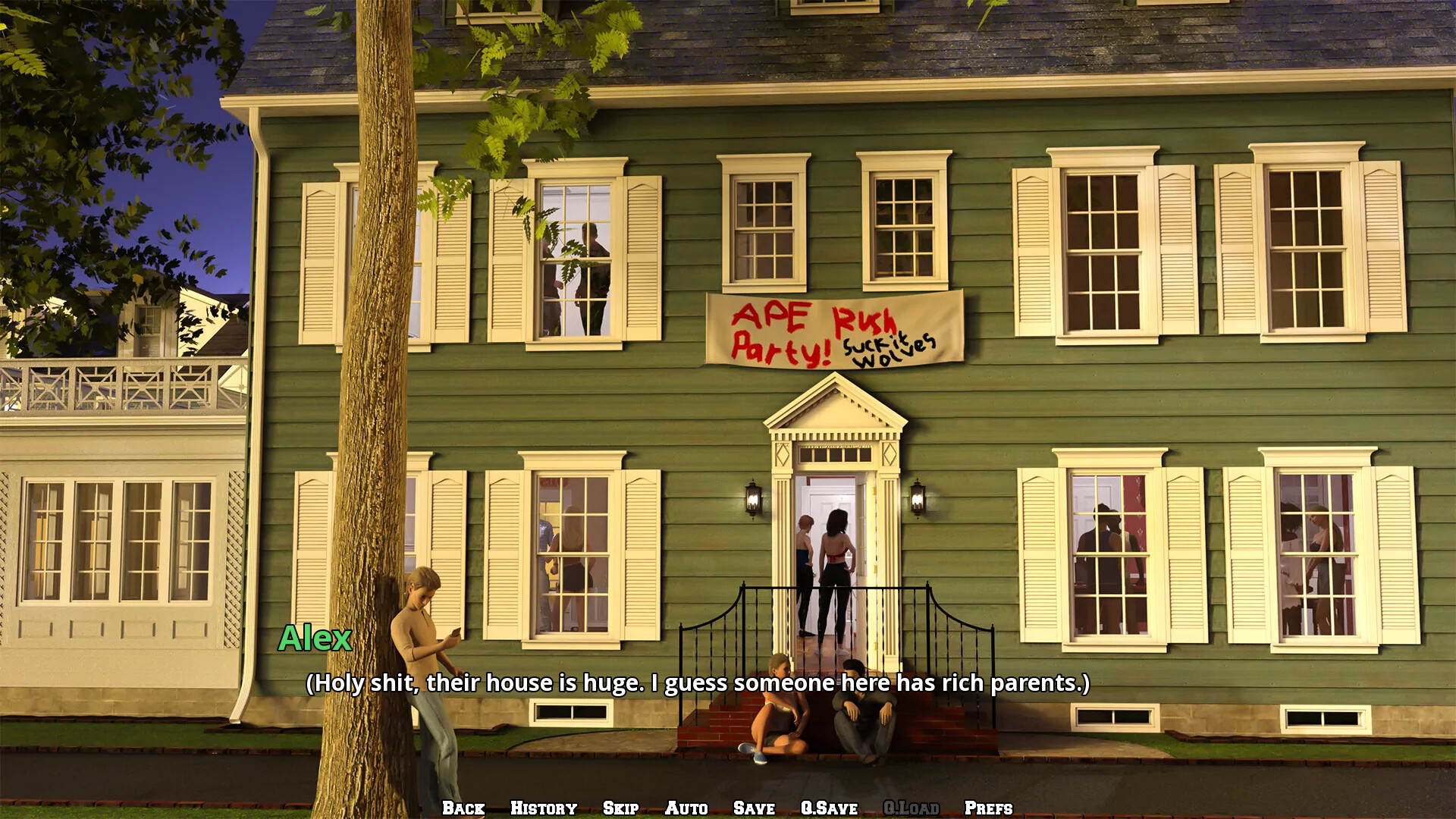
Task: Toggle Auto advance mode
Action: (x=686, y=808)
